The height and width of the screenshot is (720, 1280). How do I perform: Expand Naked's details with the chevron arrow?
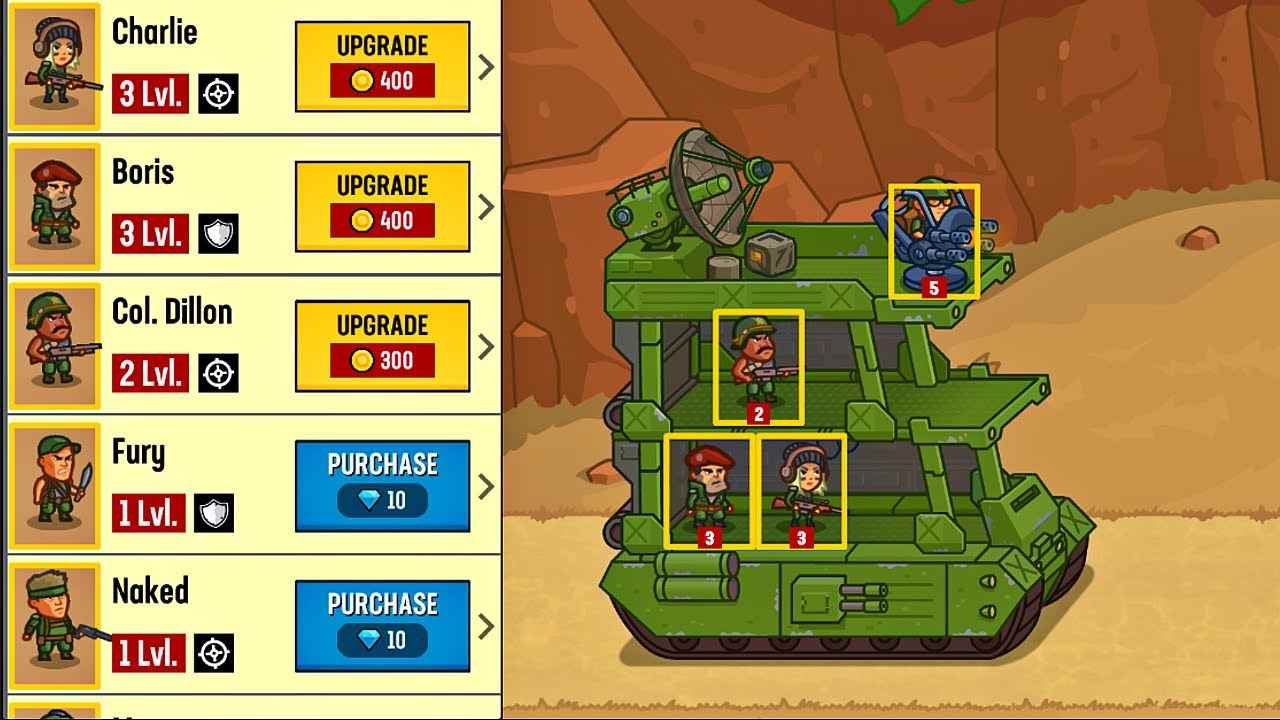(485, 624)
